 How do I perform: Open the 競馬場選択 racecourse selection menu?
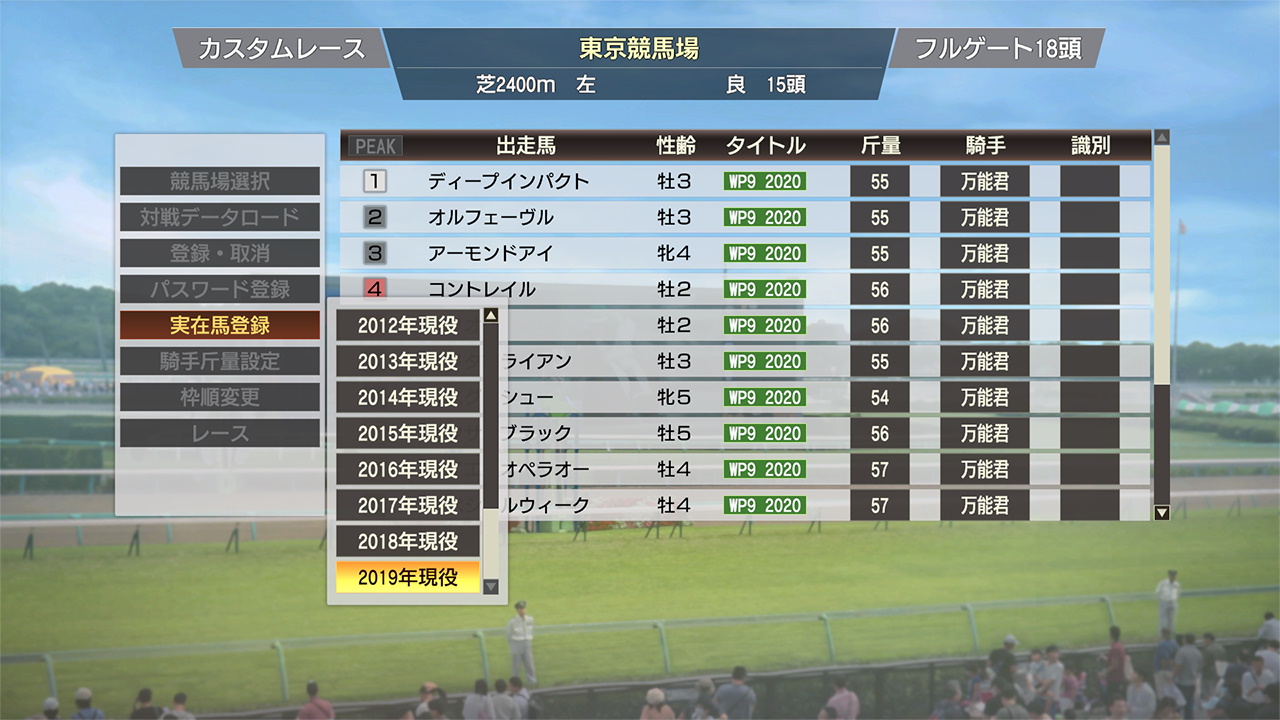coord(220,181)
